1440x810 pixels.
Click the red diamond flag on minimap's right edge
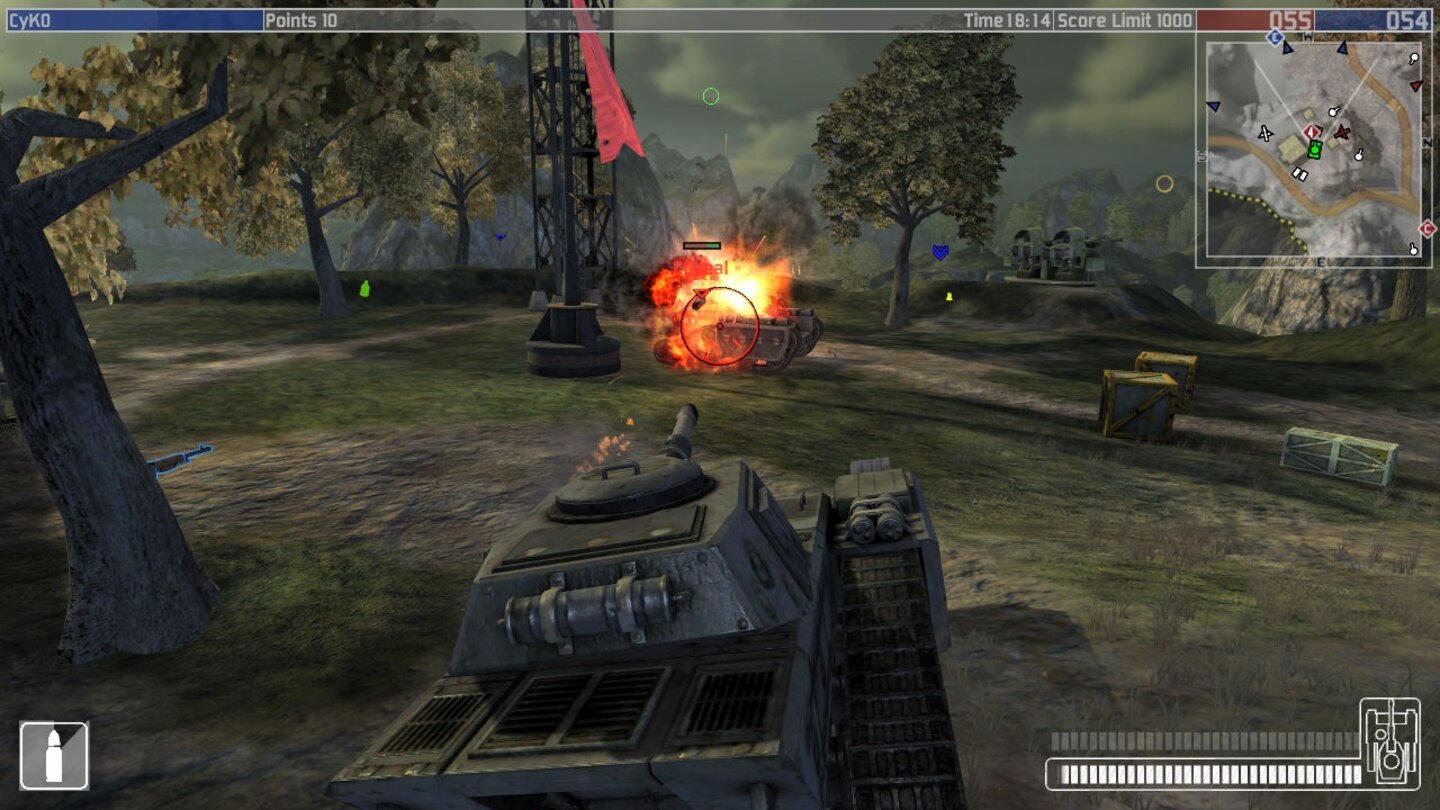pyautogui.click(x=1426, y=227)
